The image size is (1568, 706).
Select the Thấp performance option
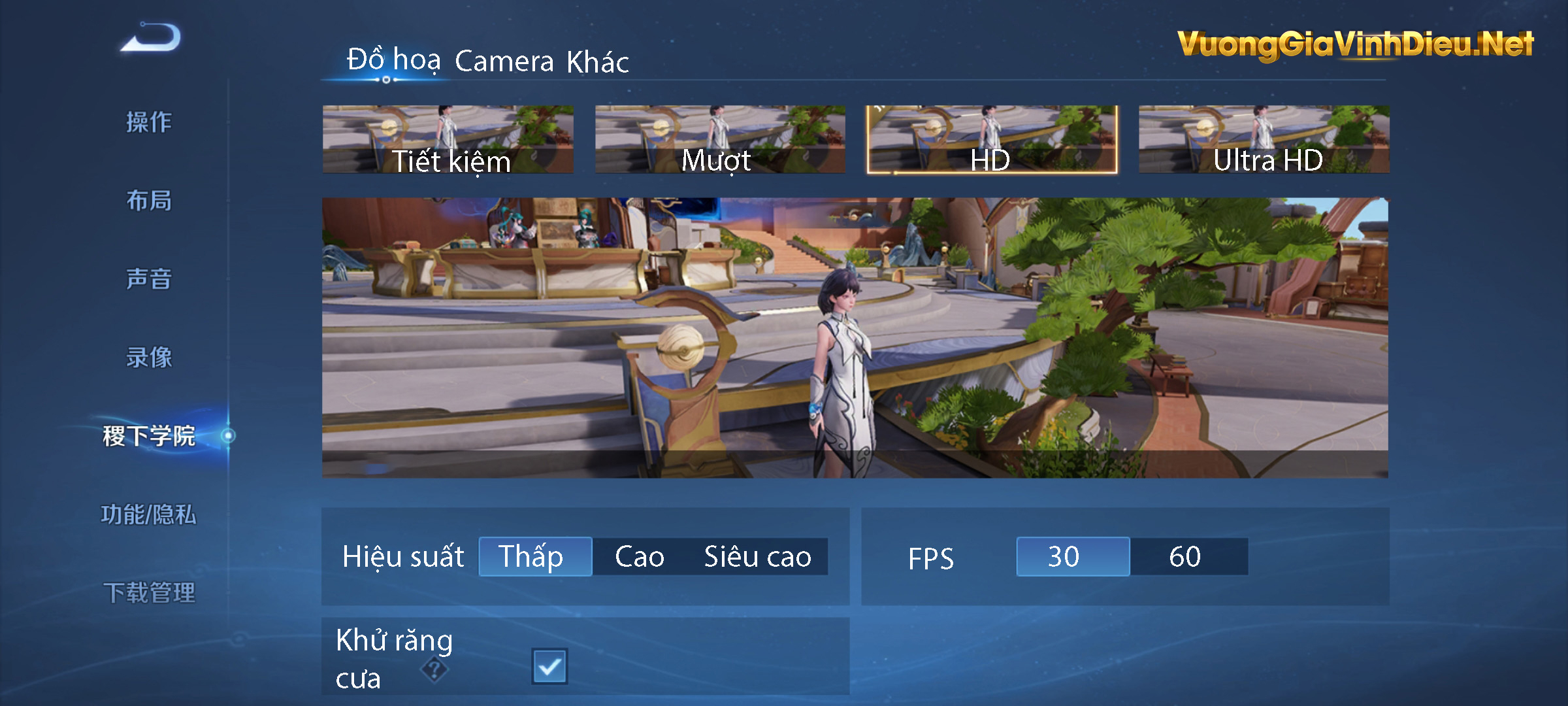coord(534,556)
